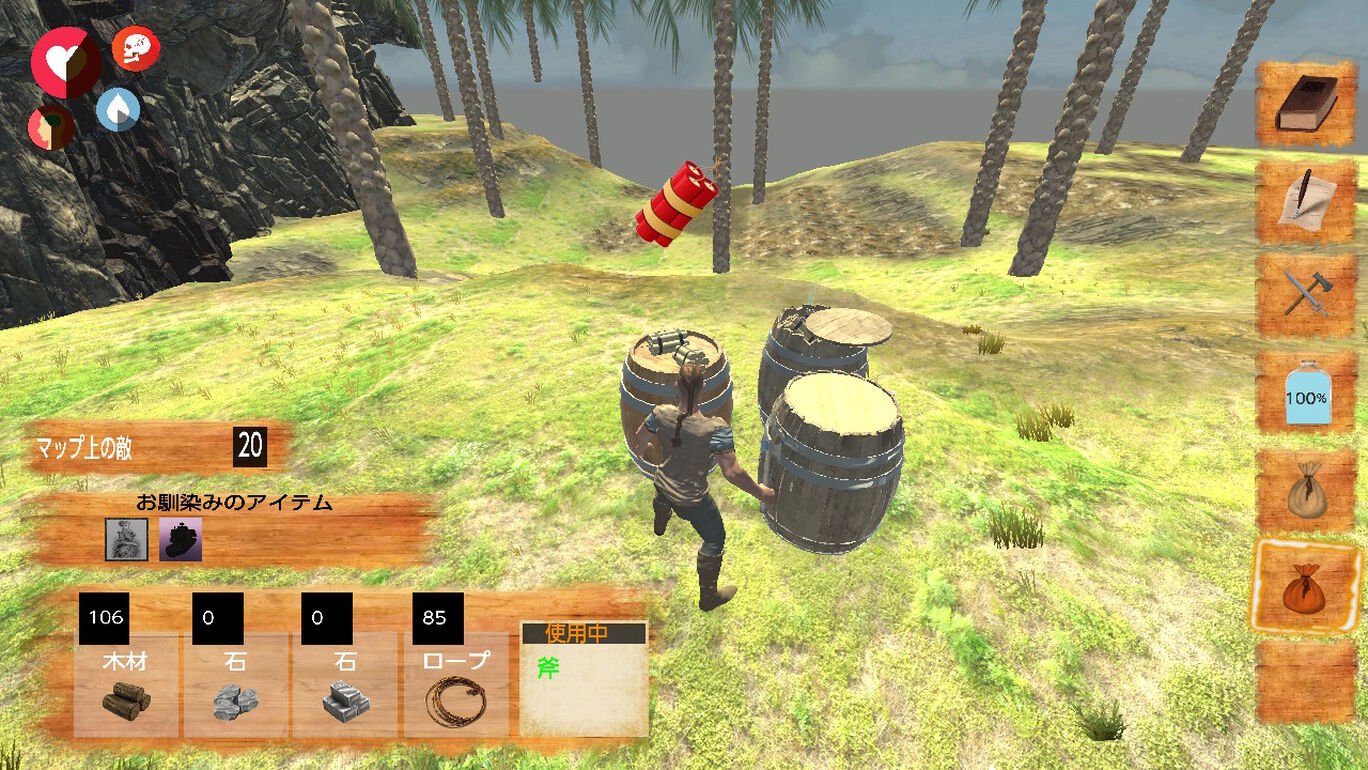Open the crossed sword and axe menu

[x=1306, y=296]
